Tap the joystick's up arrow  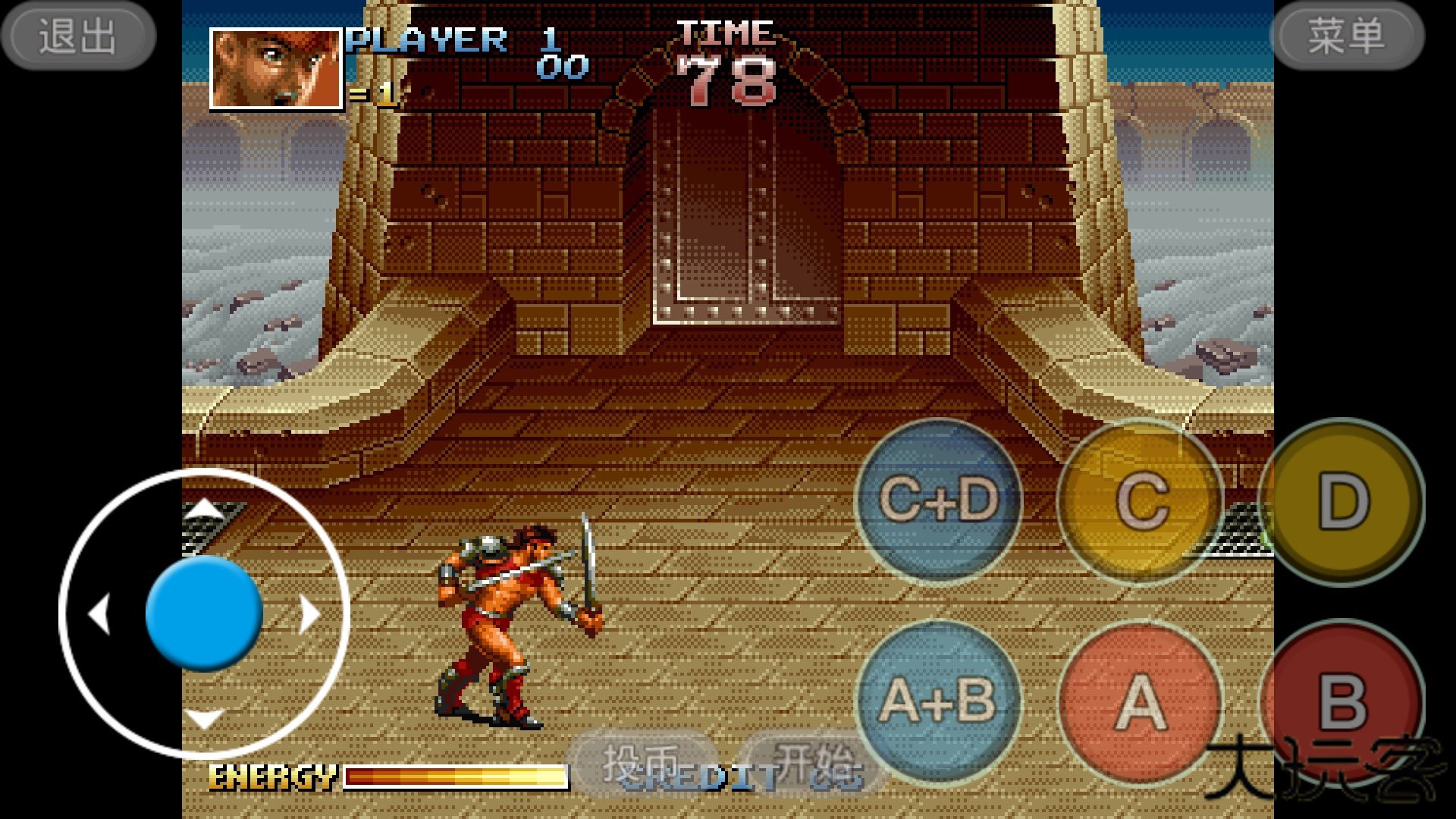204,509
